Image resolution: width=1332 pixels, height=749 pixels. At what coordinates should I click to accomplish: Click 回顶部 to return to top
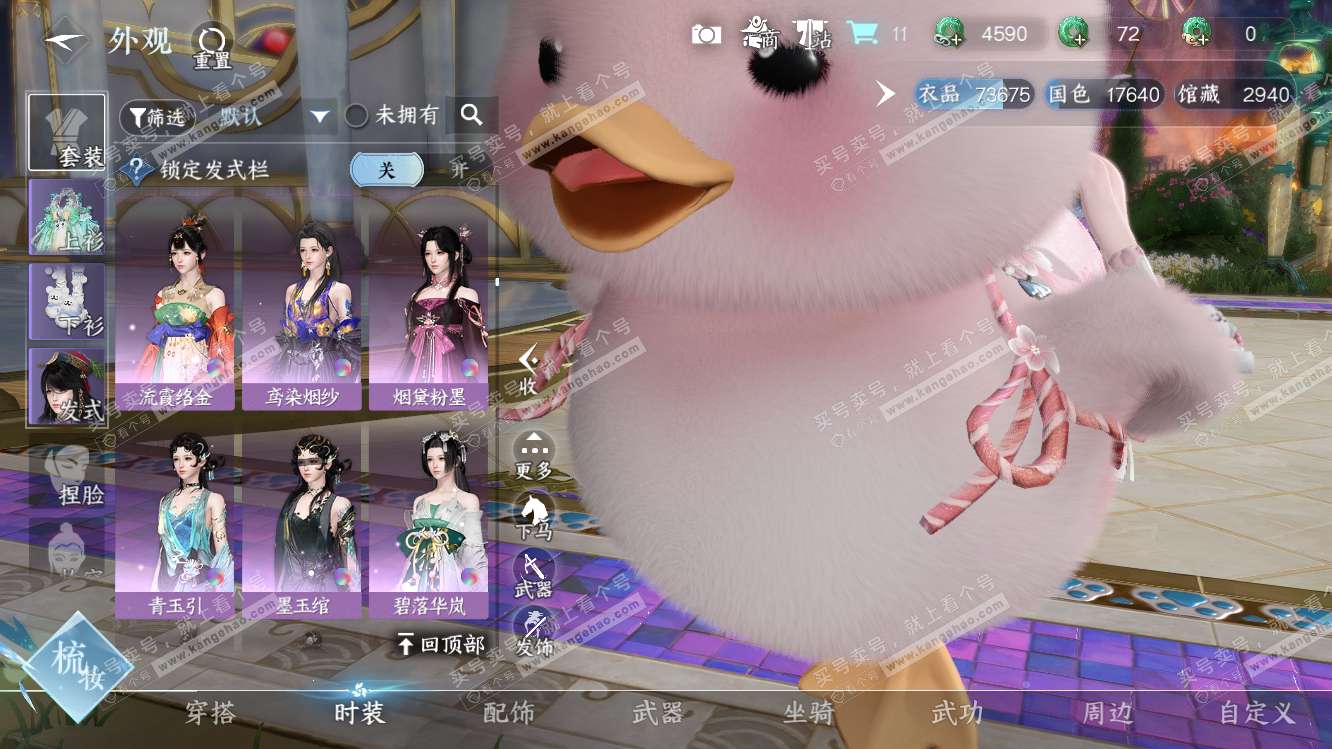click(441, 645)
